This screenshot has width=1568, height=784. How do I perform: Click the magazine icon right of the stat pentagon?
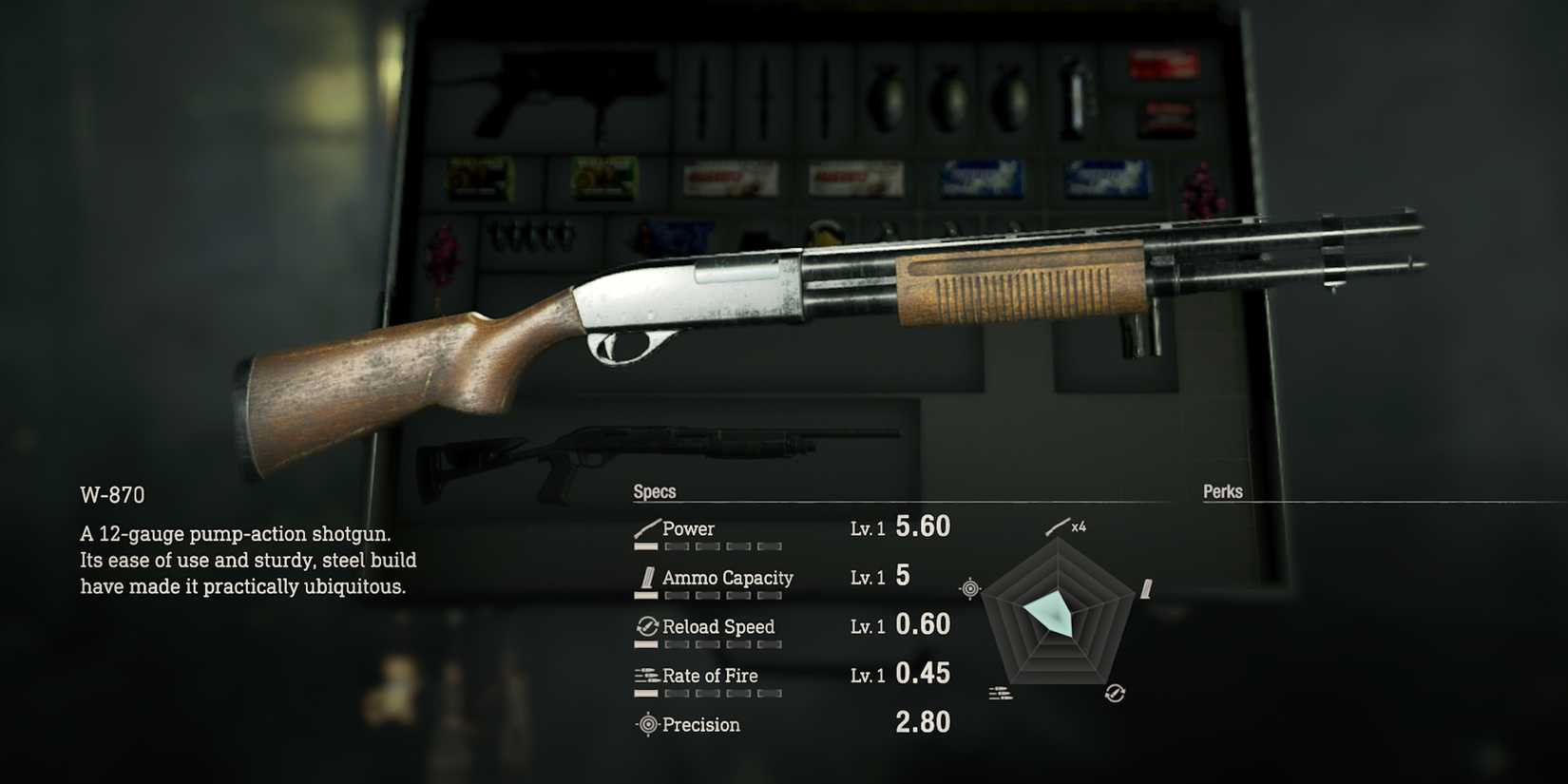(1147, 590)
